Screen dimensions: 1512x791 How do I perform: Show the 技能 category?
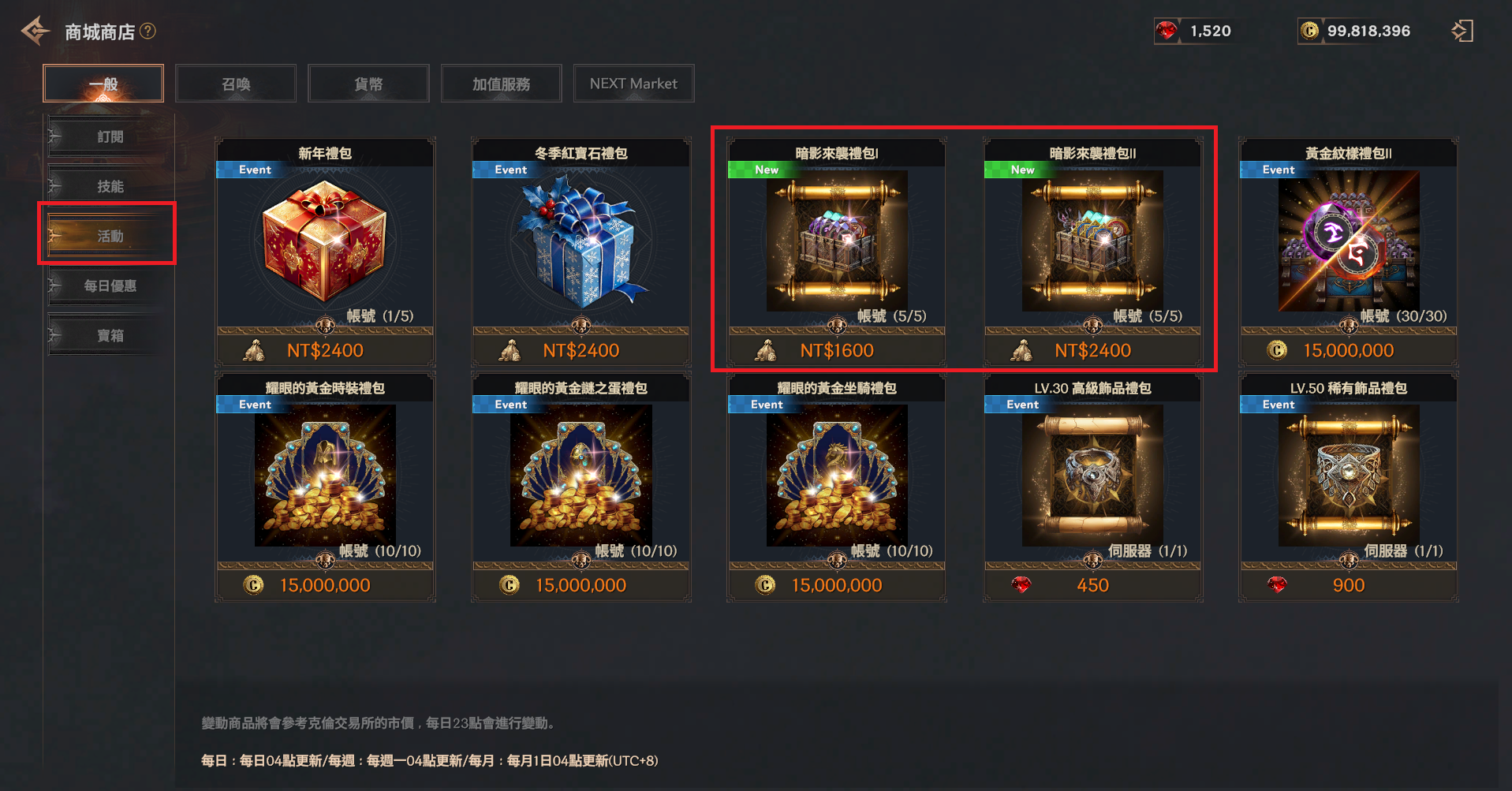(110, 186)
